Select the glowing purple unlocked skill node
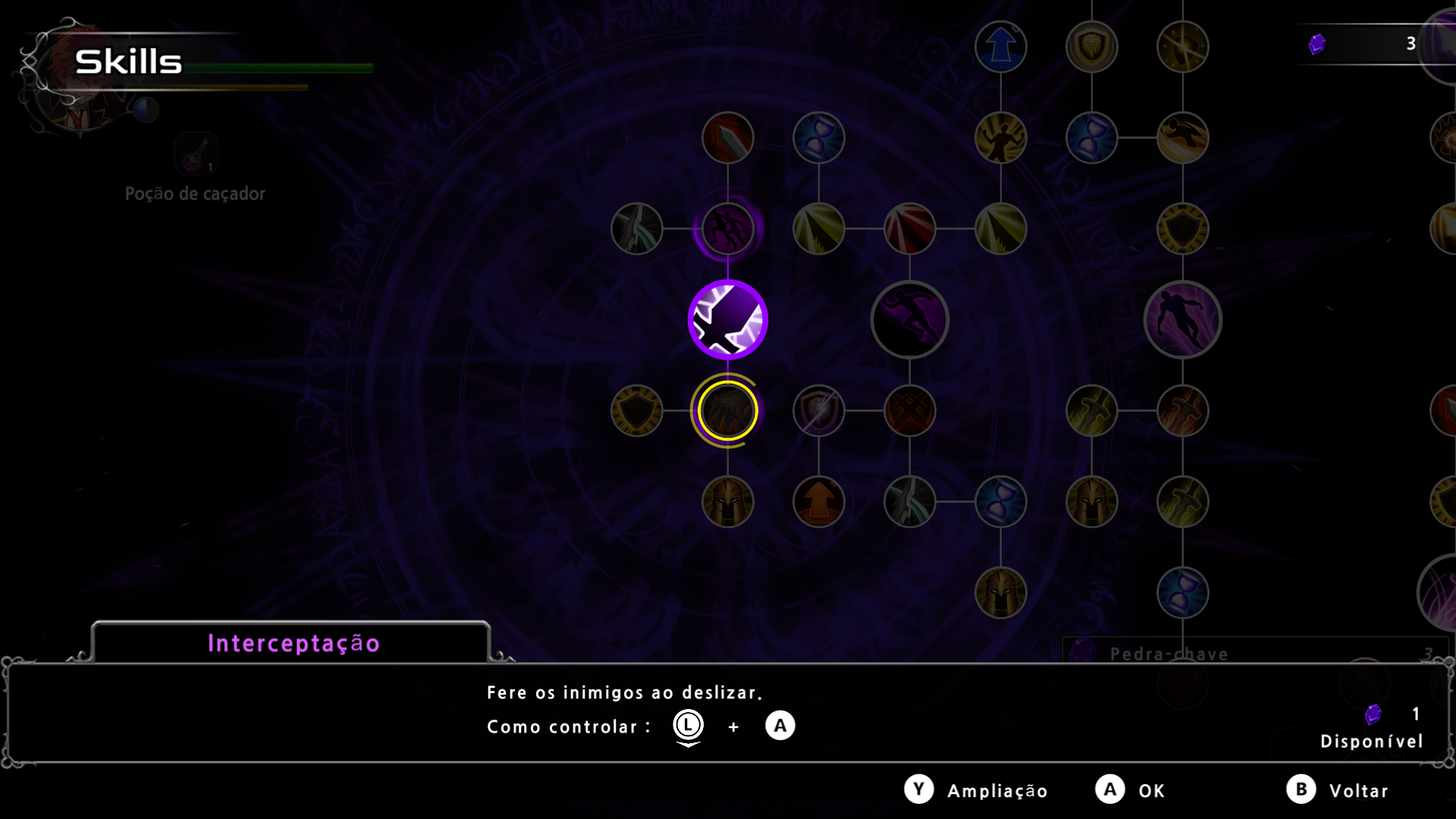Image resolution: width=1456 pixels, height=819 pixels. (x=727, y=320)
